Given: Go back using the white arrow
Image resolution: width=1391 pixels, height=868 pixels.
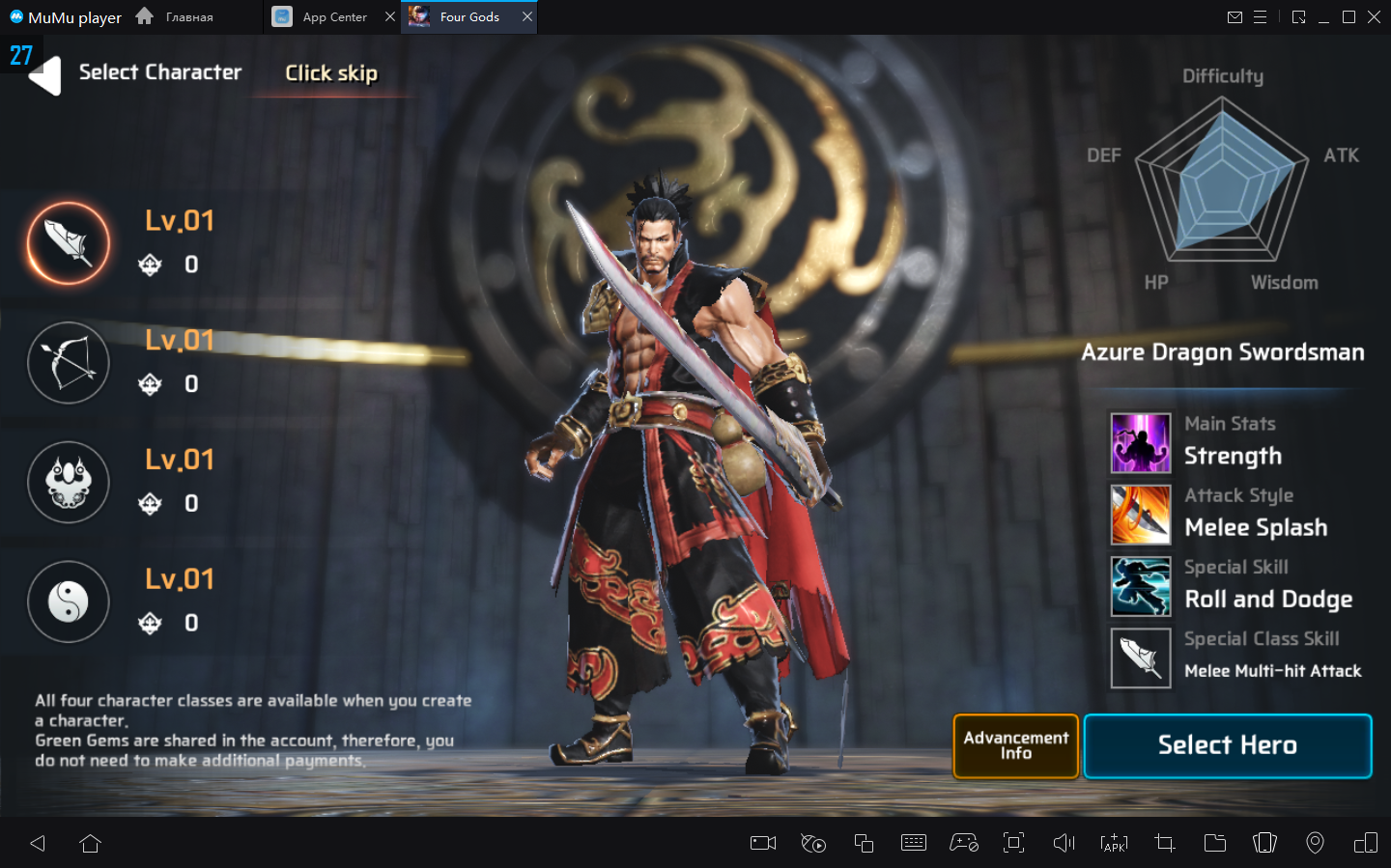Looking at the screenshot, I should tap(45, 75).
